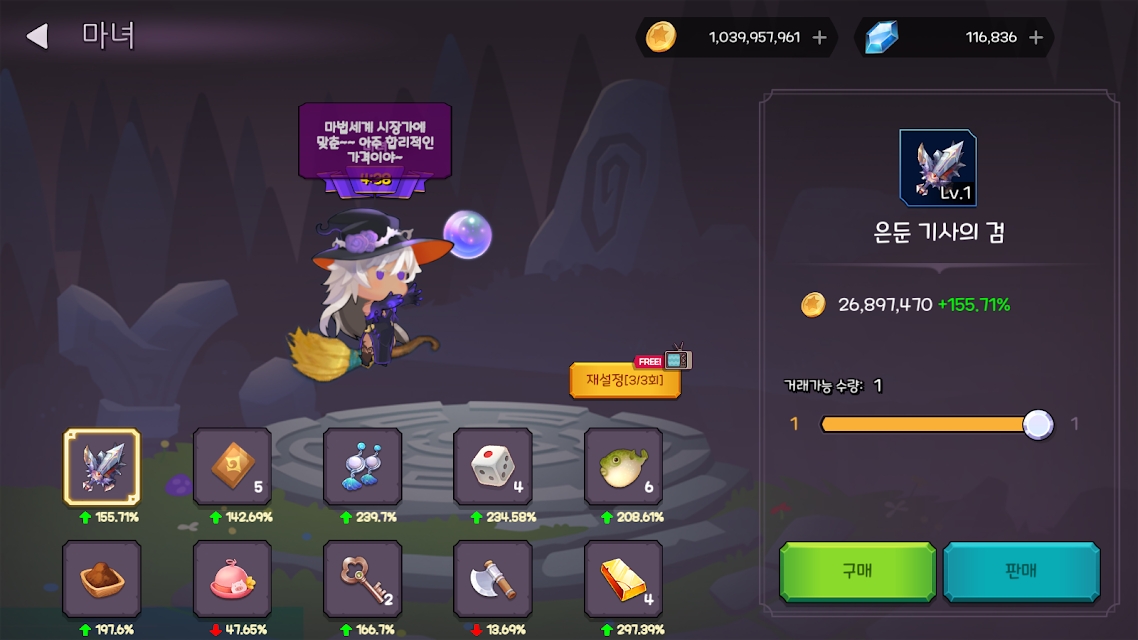Choose the blue potion flasks item
1138x640 pixels.
pos(362,467)
